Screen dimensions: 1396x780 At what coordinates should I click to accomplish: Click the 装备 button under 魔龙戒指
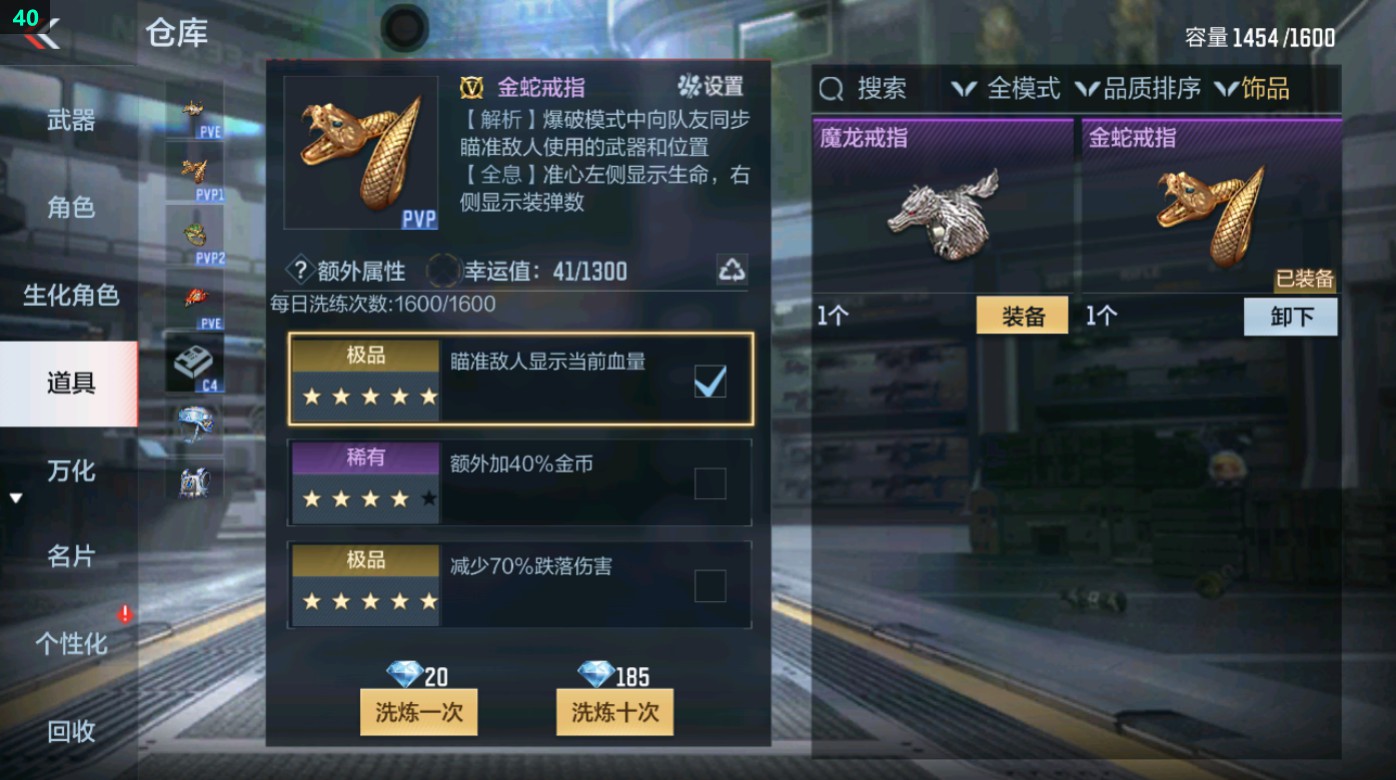coord(1022,315)
